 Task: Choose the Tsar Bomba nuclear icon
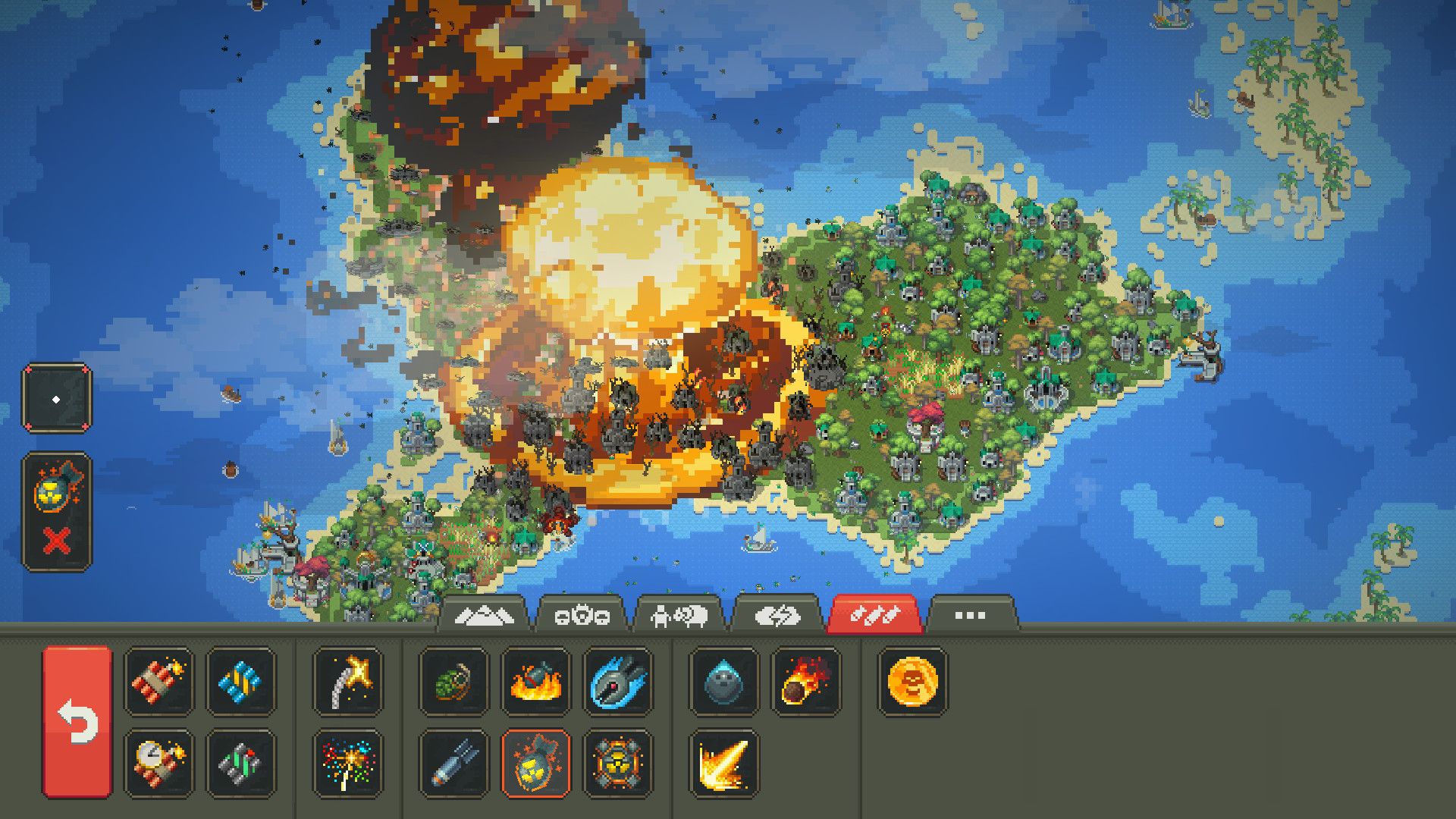pyautogui.click(x=617, y=763)
